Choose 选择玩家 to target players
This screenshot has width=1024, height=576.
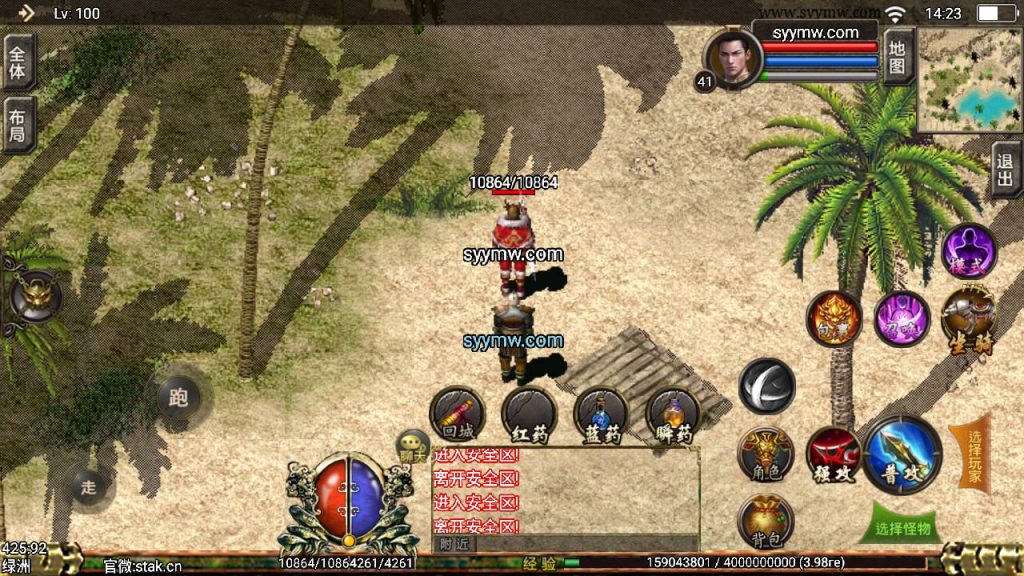point(972,456)
